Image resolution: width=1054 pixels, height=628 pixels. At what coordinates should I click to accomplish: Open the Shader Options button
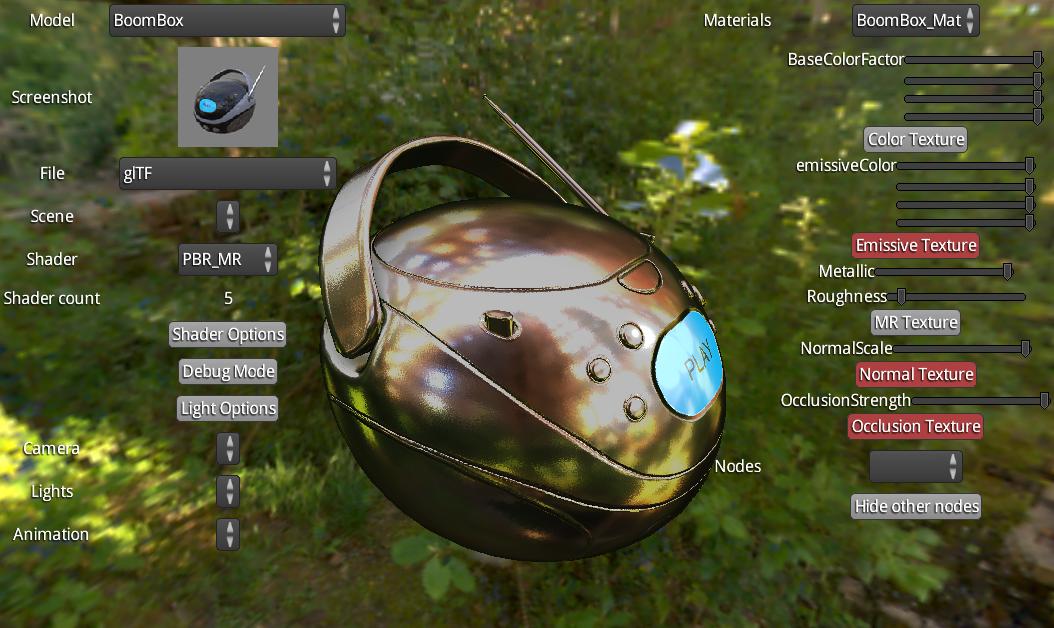coord(228,334)
